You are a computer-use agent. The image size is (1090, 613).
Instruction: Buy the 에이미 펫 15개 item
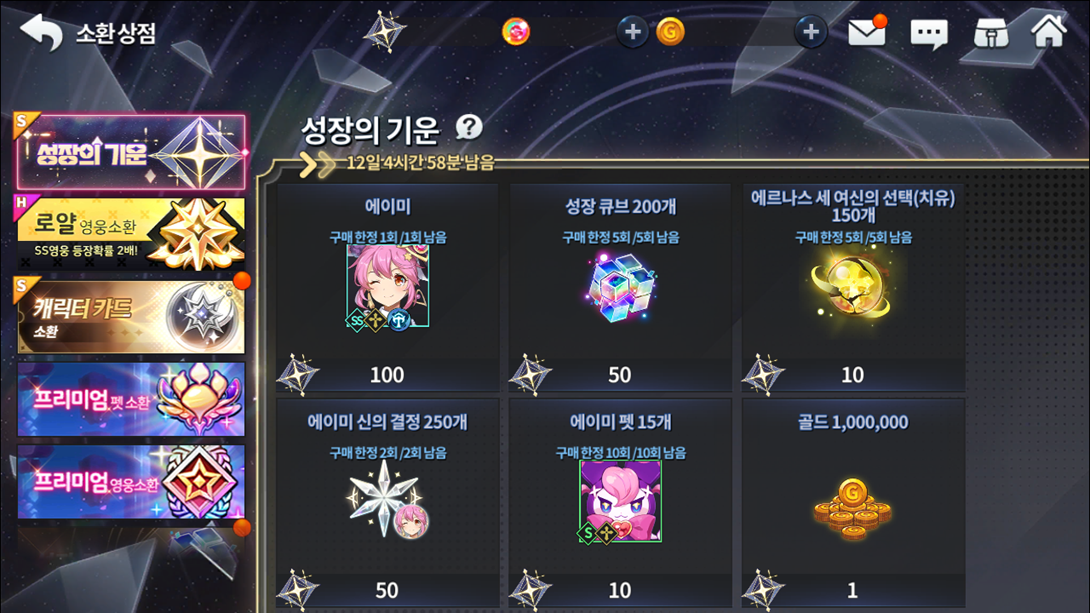pyautogui.click(x=620, y=500)
